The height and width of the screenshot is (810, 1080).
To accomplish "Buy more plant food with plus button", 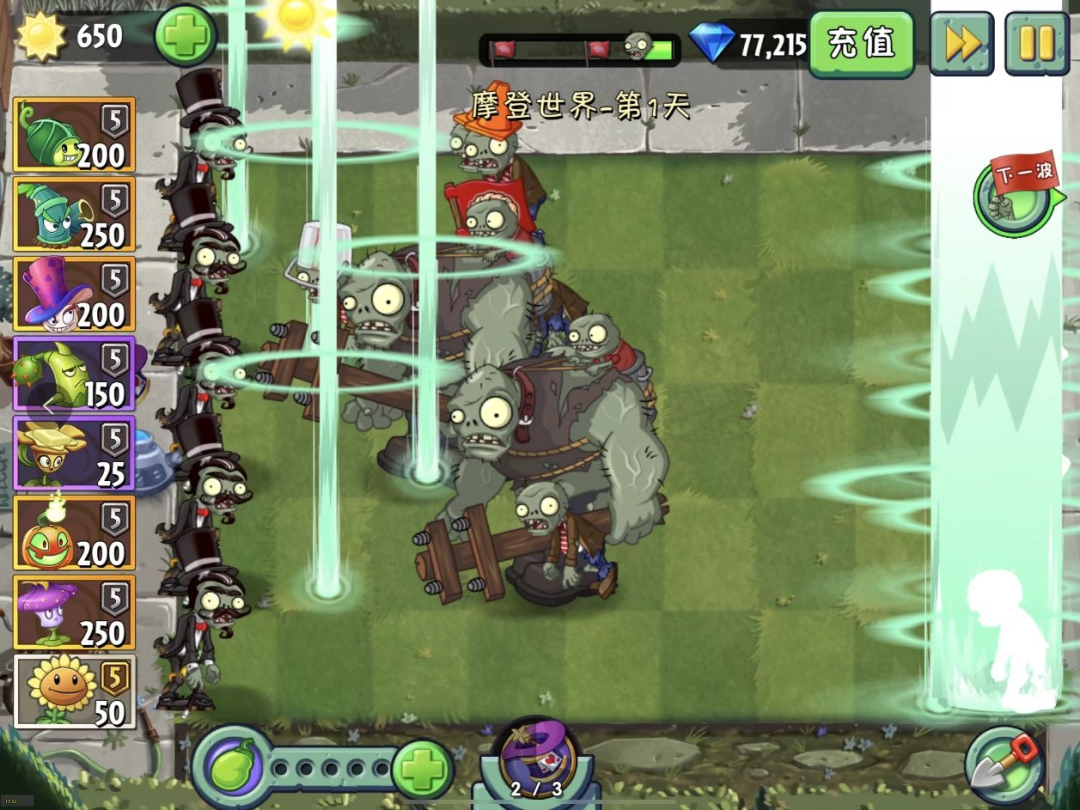I will click(x=422, y=769).
